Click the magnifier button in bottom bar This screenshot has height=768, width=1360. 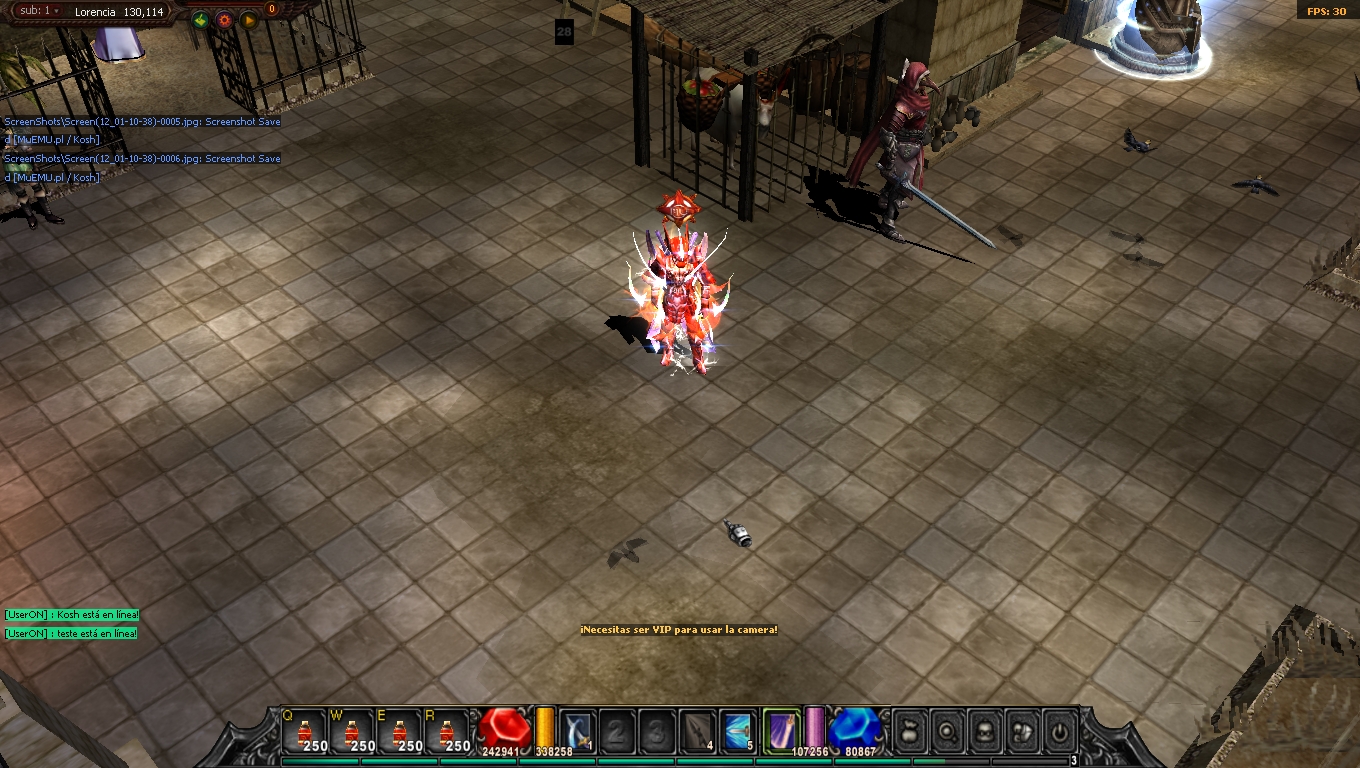[x=947, y=732]
